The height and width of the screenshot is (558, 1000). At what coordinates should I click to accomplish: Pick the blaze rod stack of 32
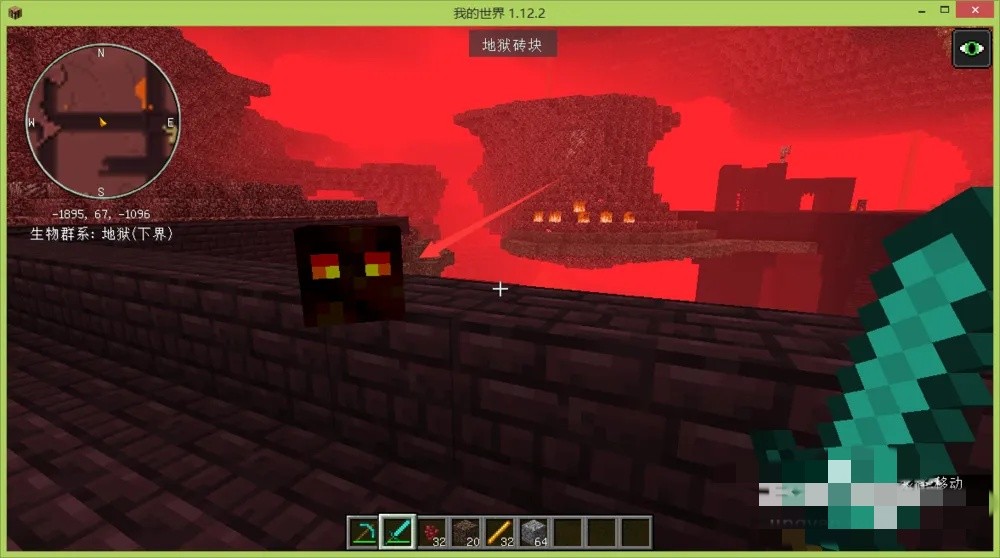(x=500, y=532)
